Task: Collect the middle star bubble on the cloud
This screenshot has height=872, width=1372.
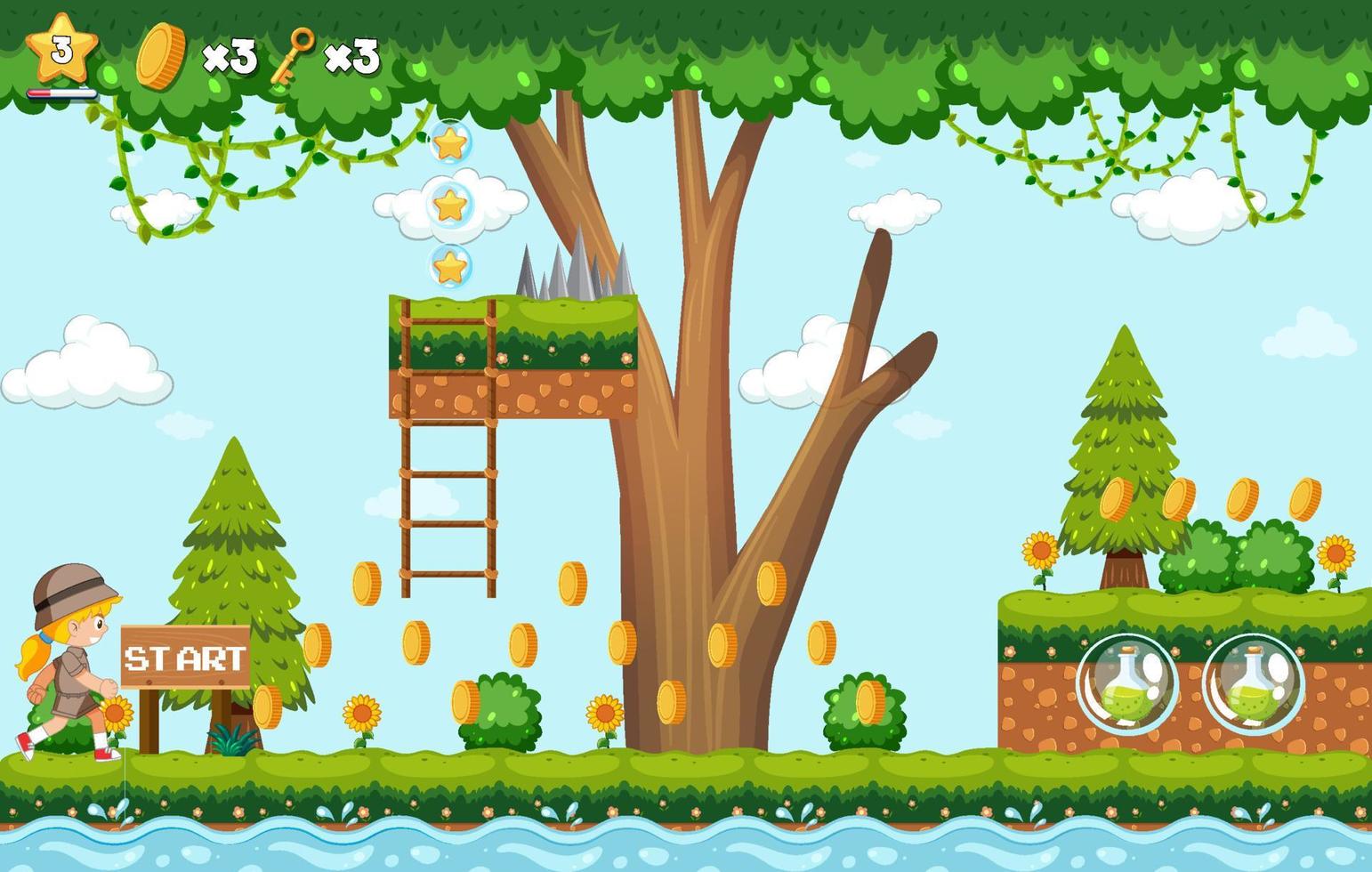Action: click(451, 206)
